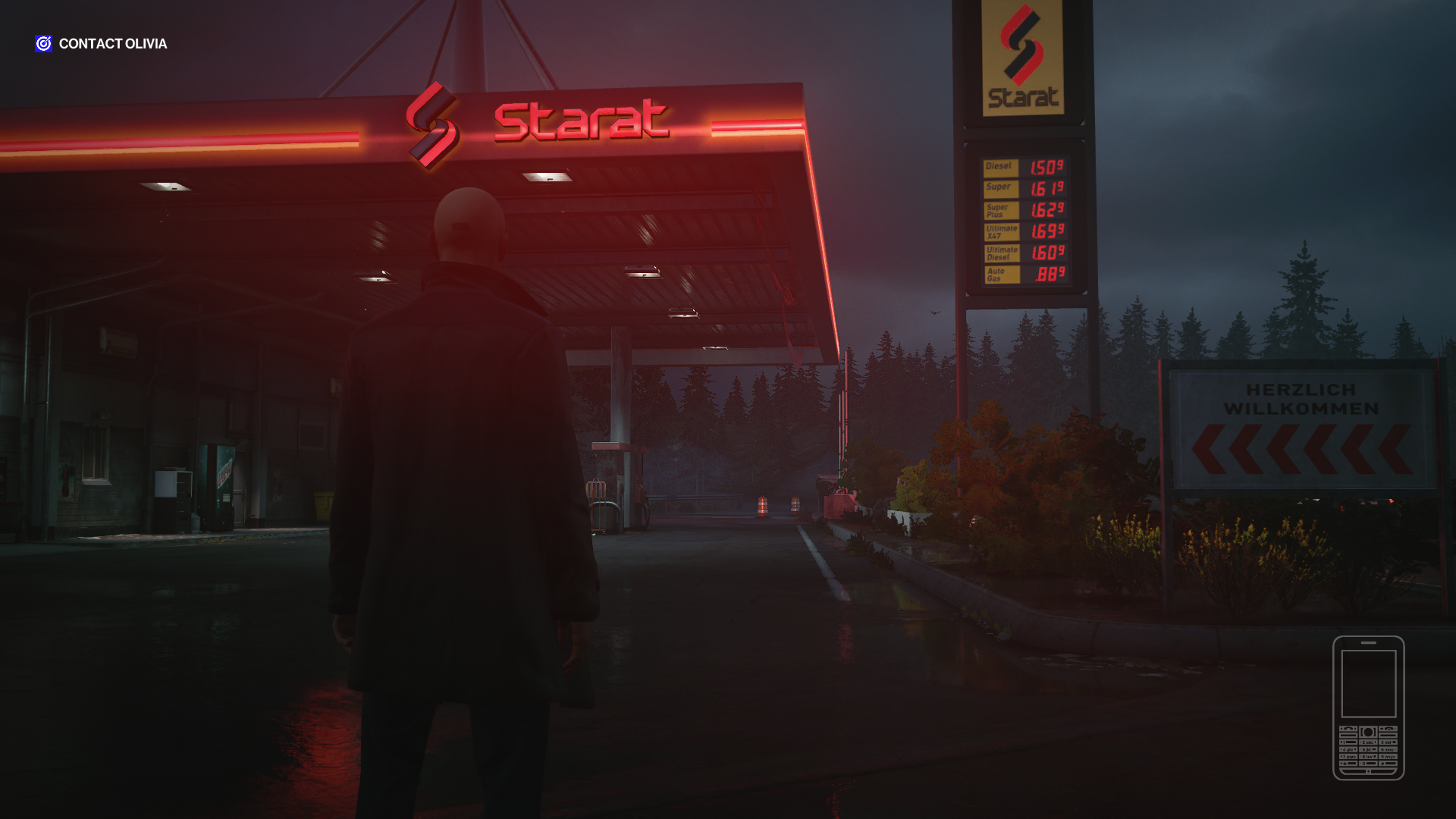Select the Contact Olivia objective tracker
The image size is (1456, 819).
(x=102, y=44)
